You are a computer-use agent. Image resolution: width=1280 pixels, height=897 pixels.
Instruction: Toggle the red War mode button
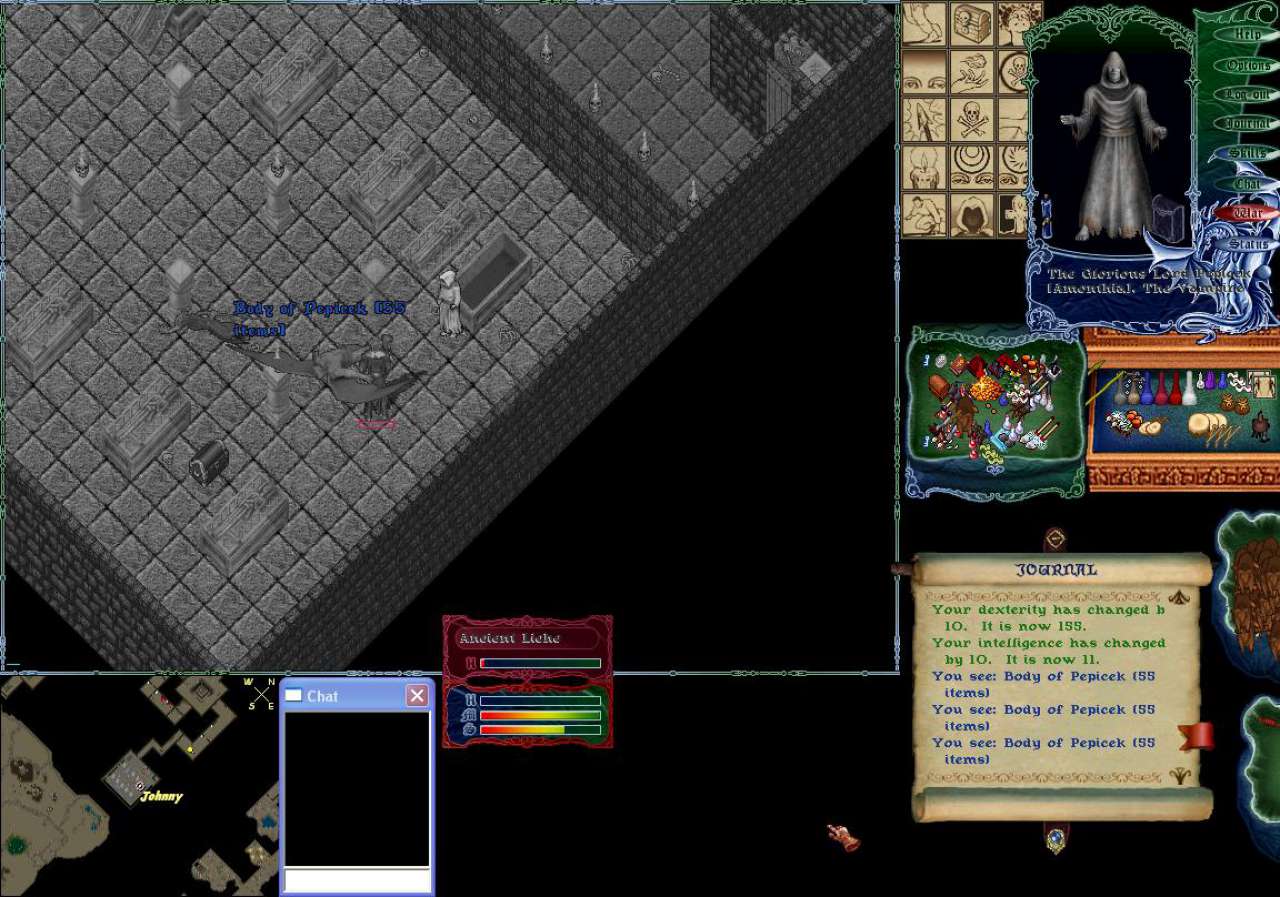click(1246, 213)
